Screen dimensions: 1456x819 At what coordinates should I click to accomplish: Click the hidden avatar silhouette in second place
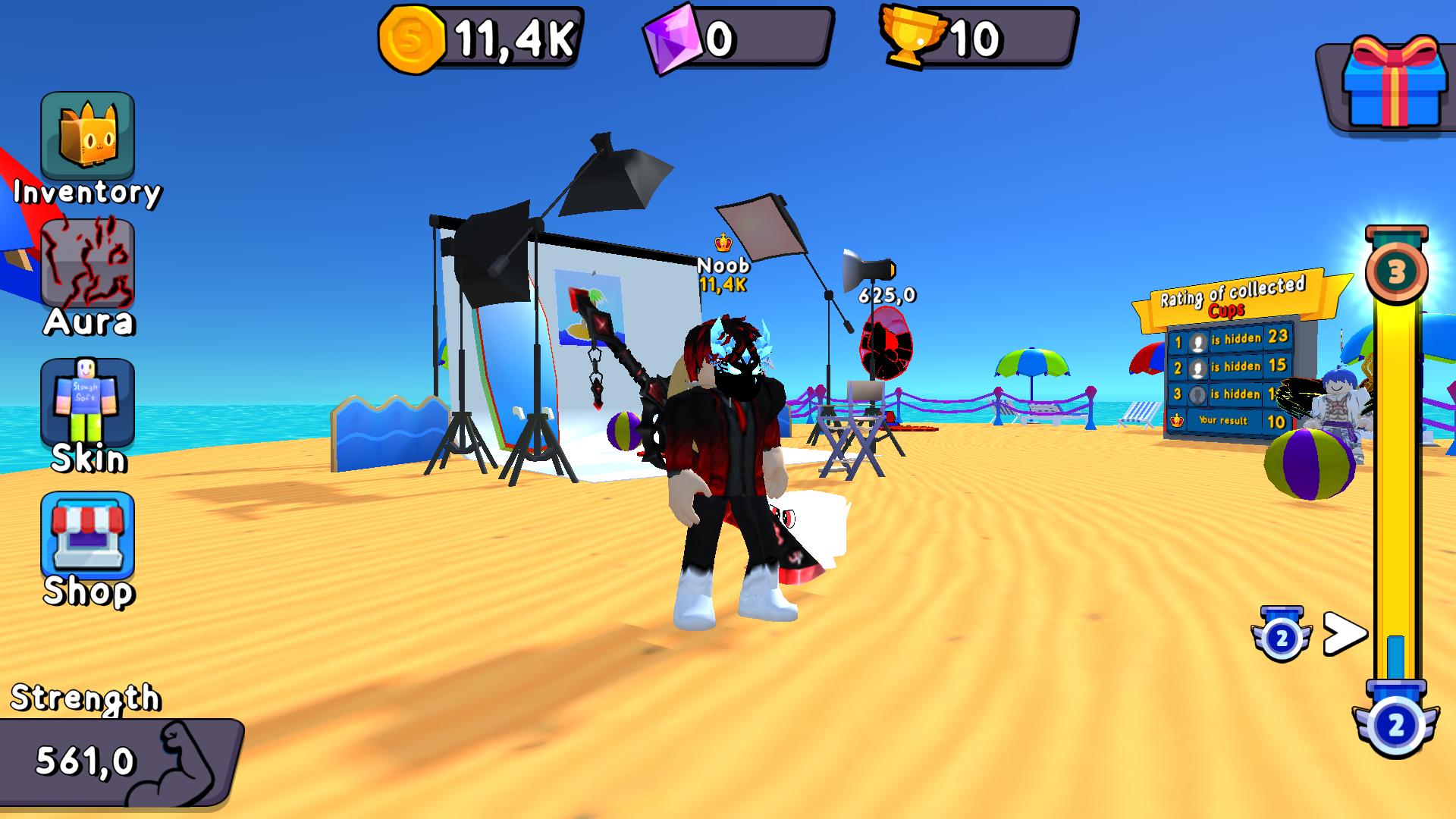pos(1198,369)
